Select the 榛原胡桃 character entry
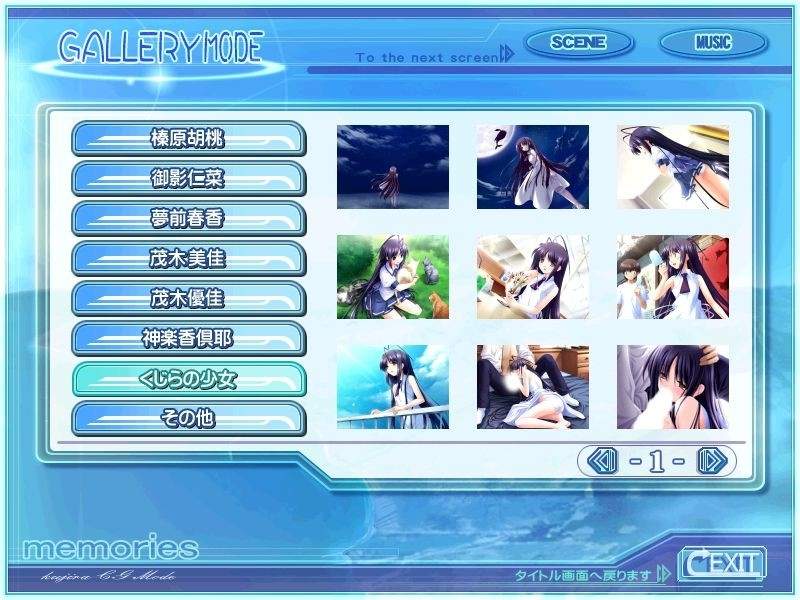This screenshot has width=800, height=600. [188, 138]
